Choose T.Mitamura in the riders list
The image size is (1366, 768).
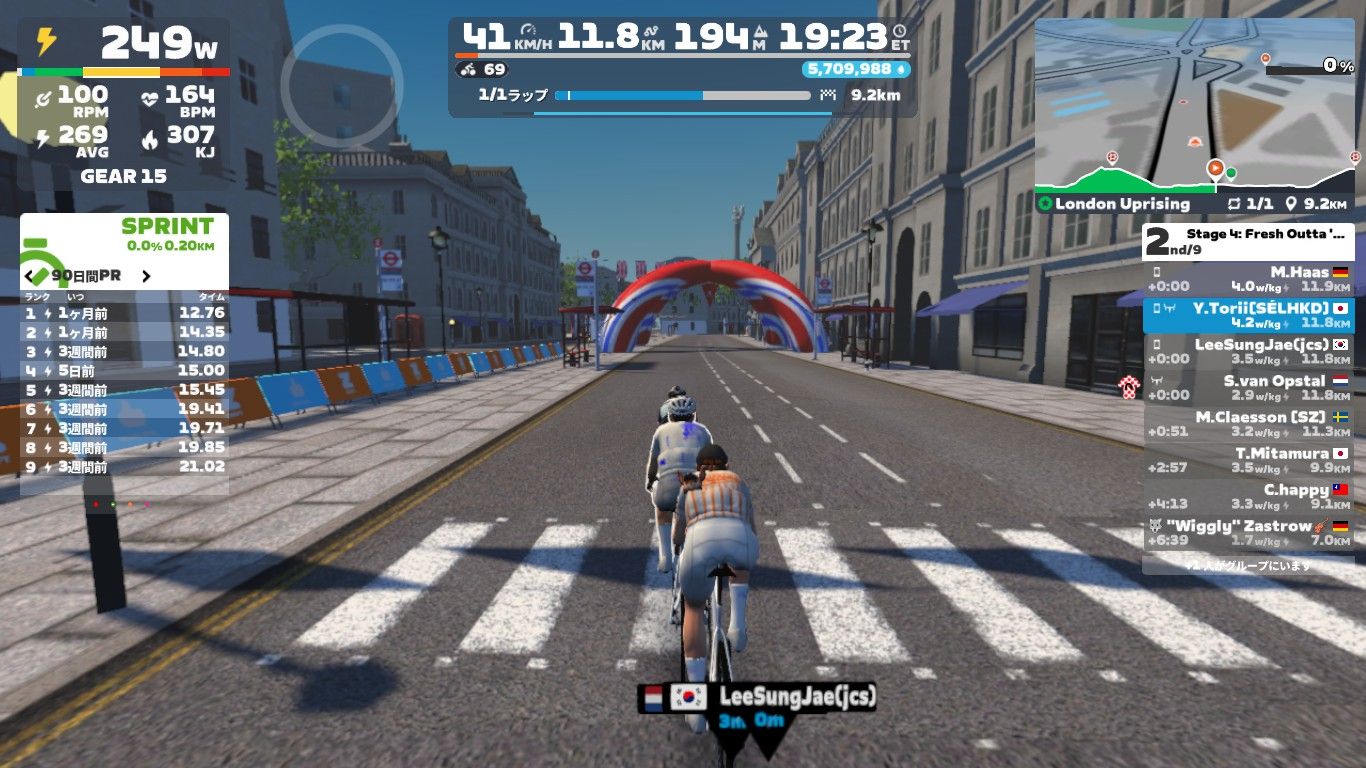pyautogui.click(x=1248, y=460)
